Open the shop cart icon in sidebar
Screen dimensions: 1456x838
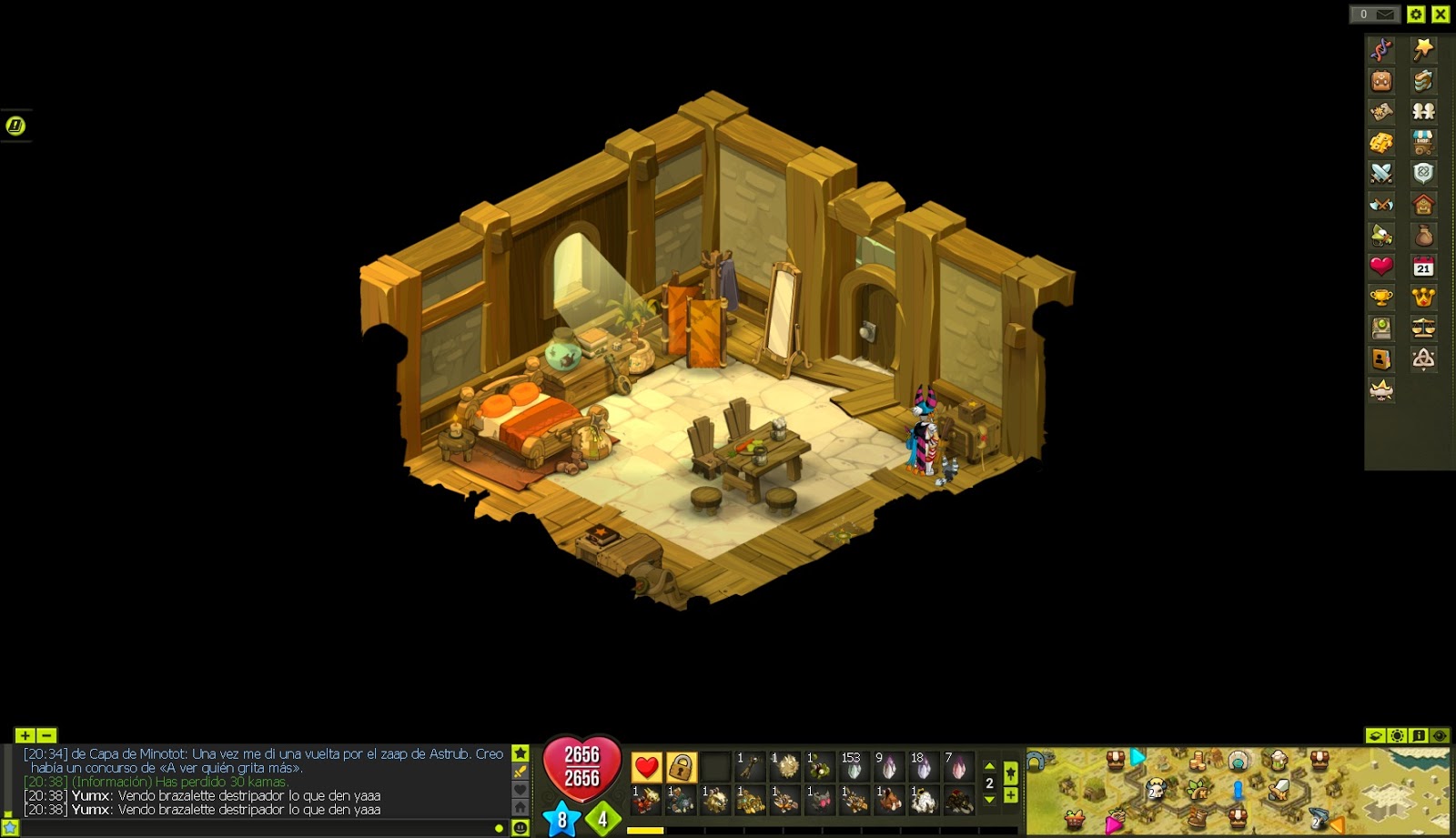(1425, 140)
